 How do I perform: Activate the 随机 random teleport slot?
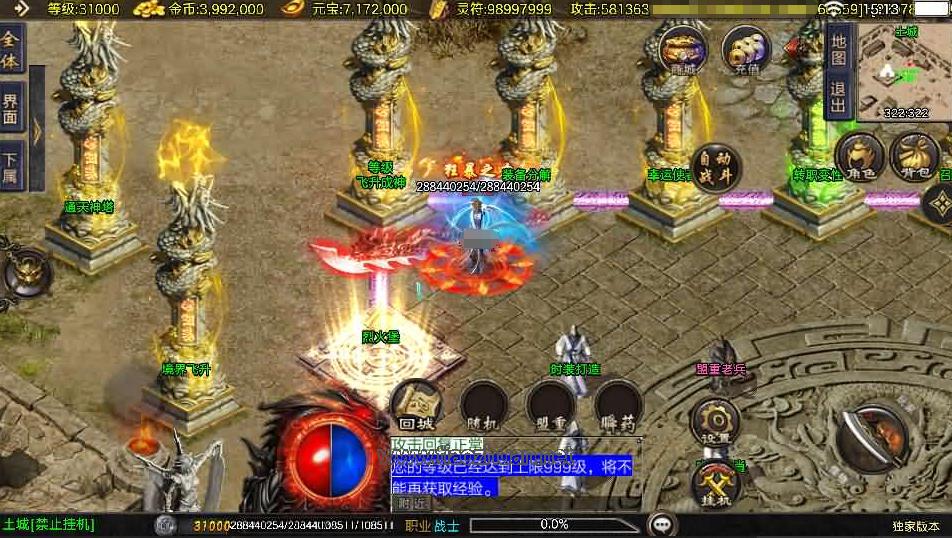(x=484, y=405)
